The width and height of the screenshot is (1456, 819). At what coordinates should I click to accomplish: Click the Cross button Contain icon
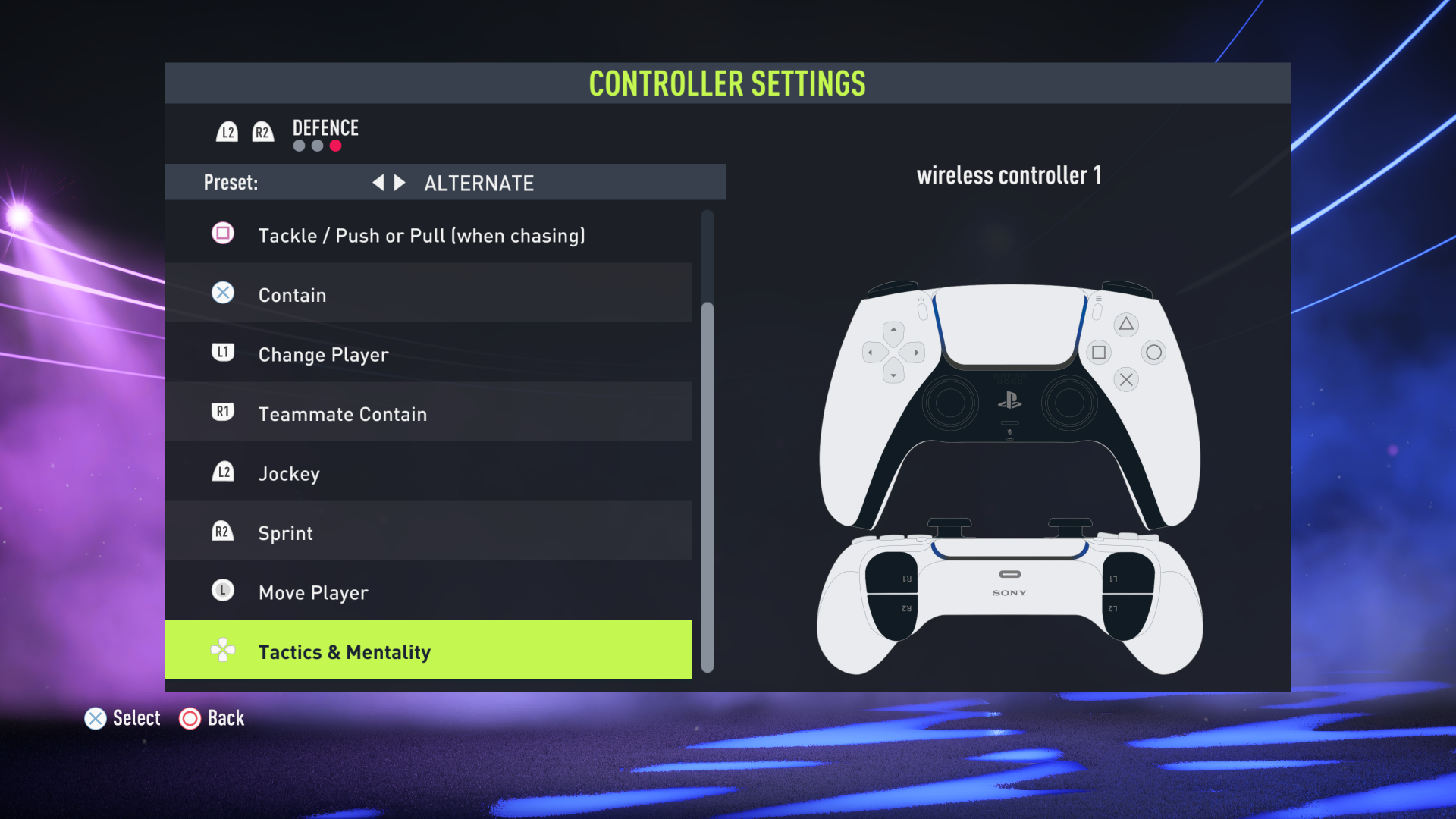pyautogui.click(x=222, y=293)
